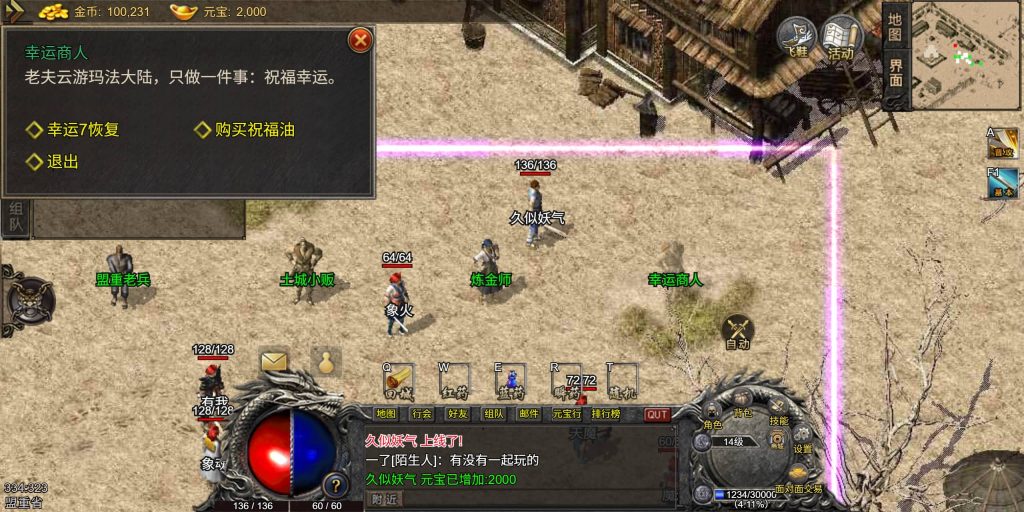Use the 回城 town scroll in slot Q
Image resolution: width=1024 pixels, height=512 pixels.
398,378
